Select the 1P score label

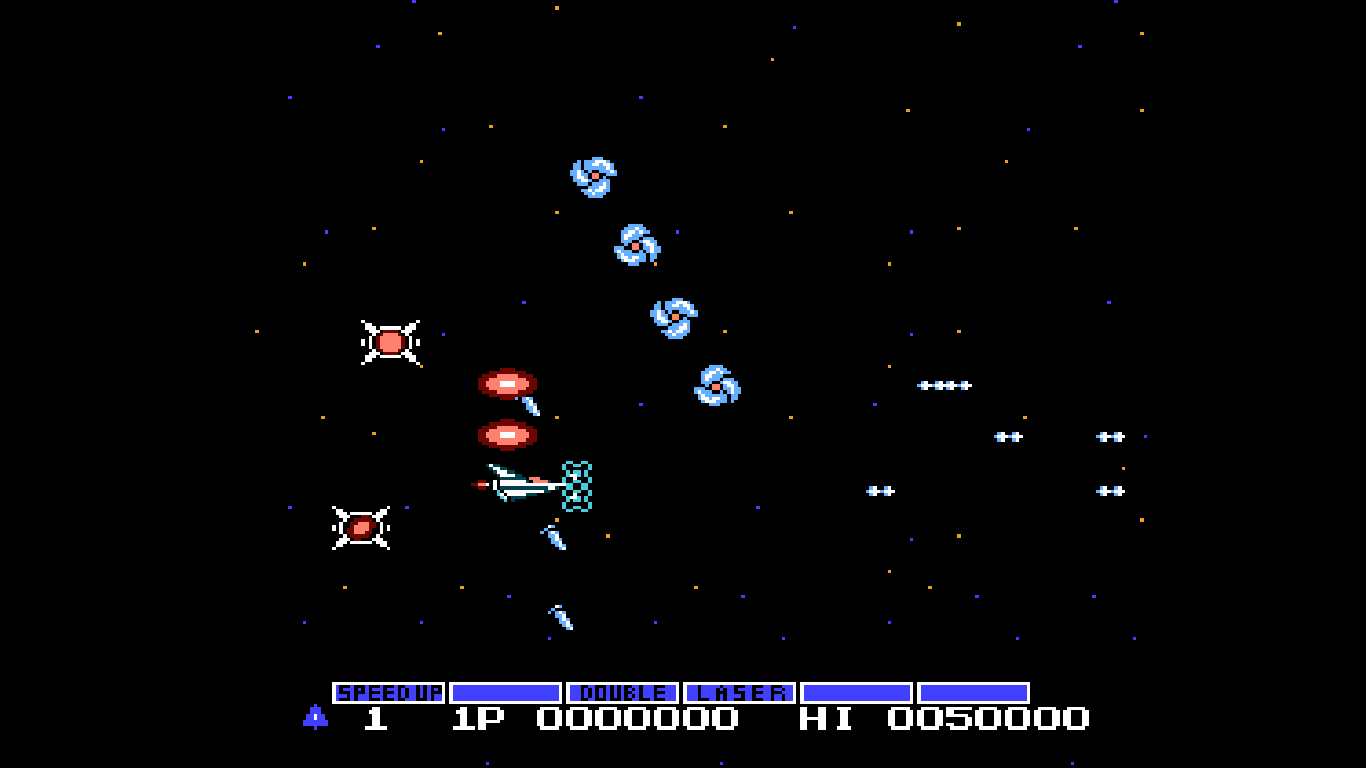[475, 718]
